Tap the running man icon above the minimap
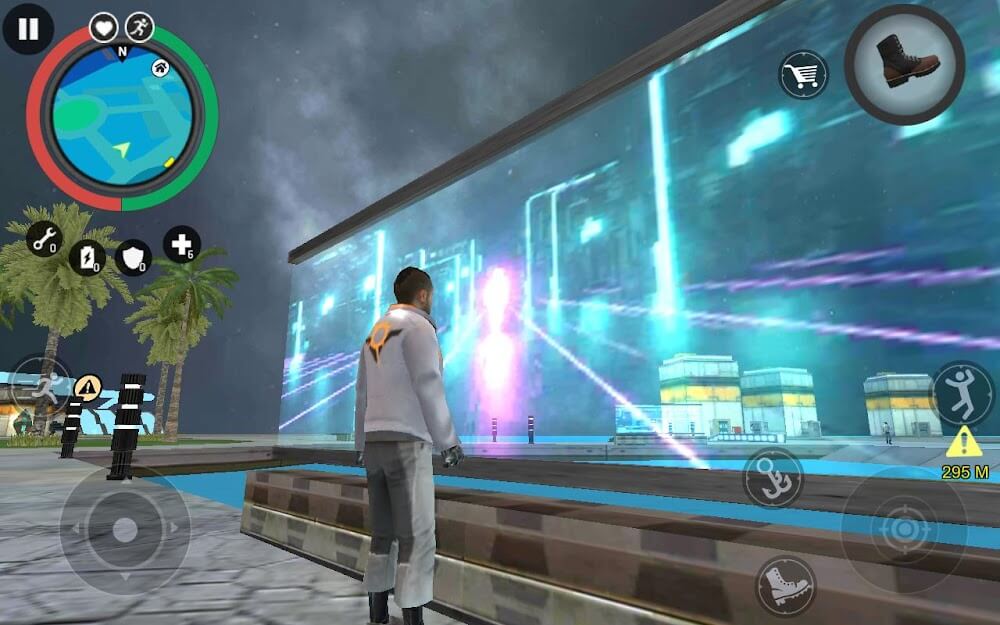This screenshot has width=1000, height=625. (139, 27)
